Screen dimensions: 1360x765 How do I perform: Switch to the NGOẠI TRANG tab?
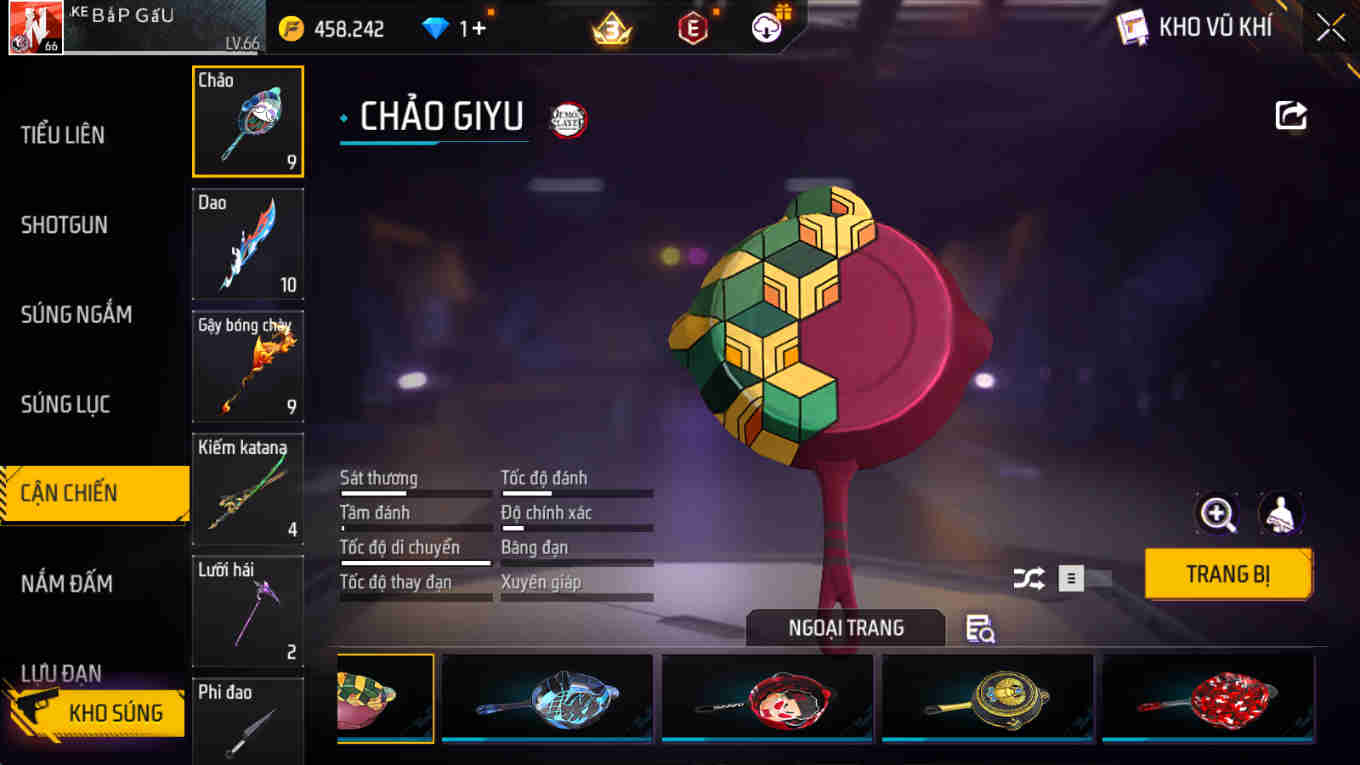pyautogui.click(x=845, y=628)
